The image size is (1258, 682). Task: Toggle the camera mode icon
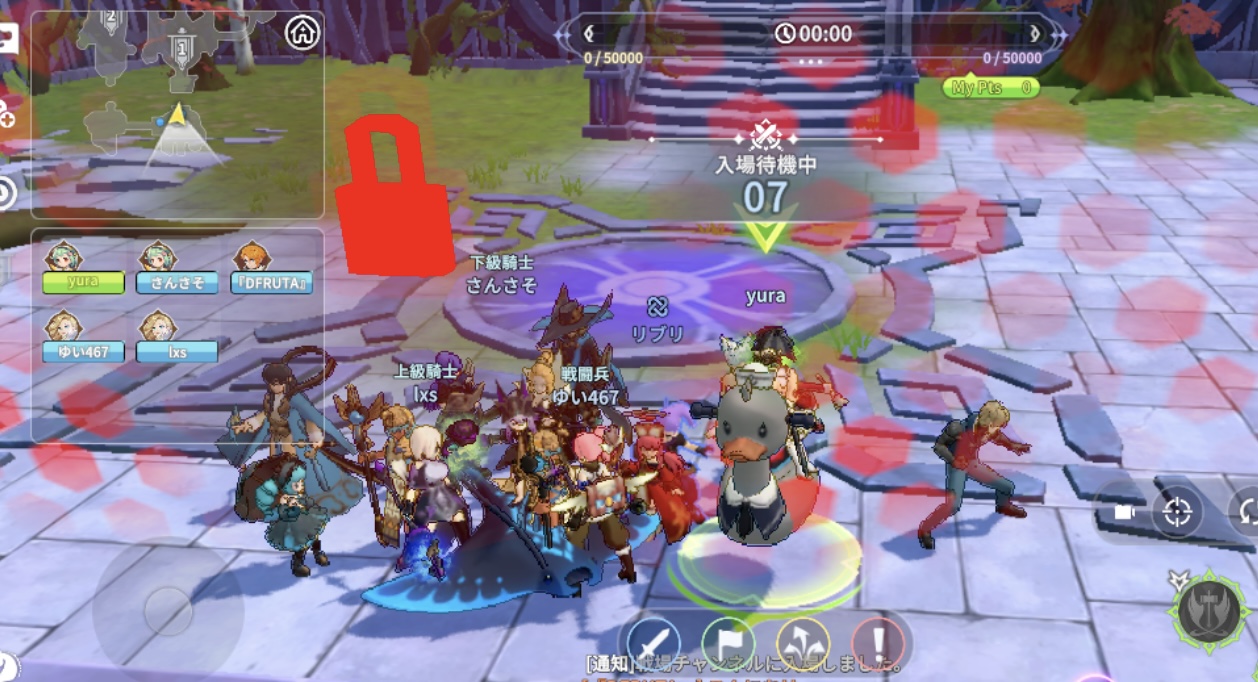pos(1123,513)
